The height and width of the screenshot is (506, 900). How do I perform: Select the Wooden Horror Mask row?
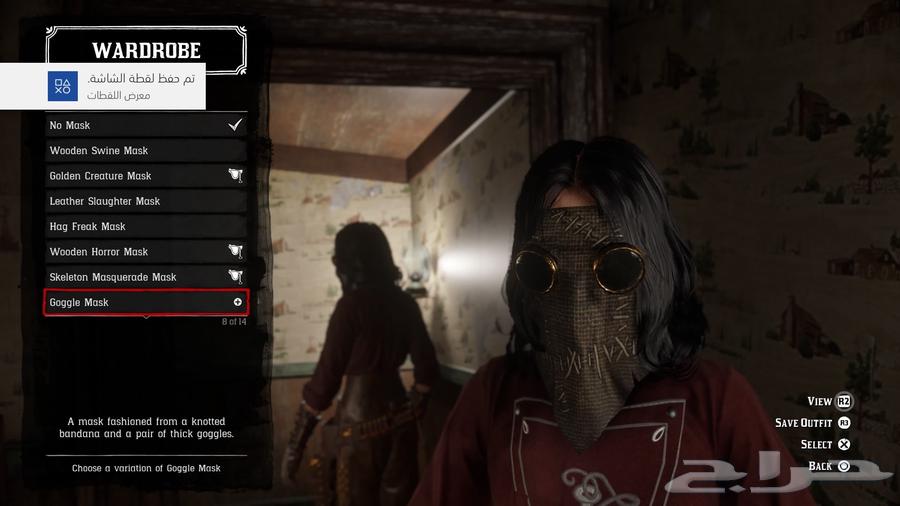[x=146, y=252]
